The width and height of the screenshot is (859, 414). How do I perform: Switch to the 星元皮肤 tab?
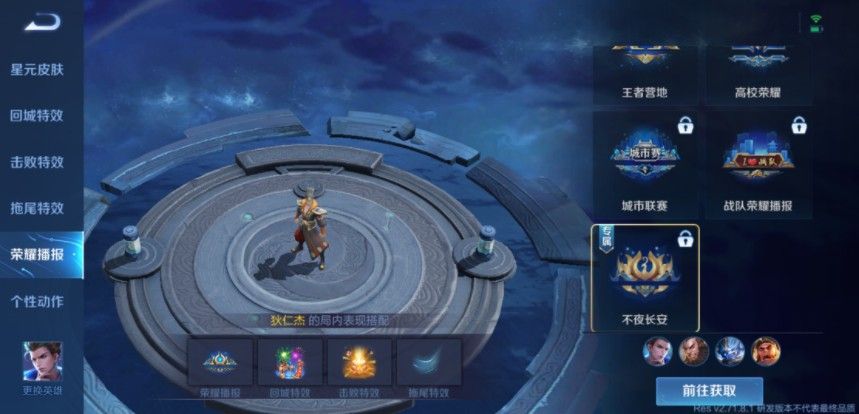37,69
